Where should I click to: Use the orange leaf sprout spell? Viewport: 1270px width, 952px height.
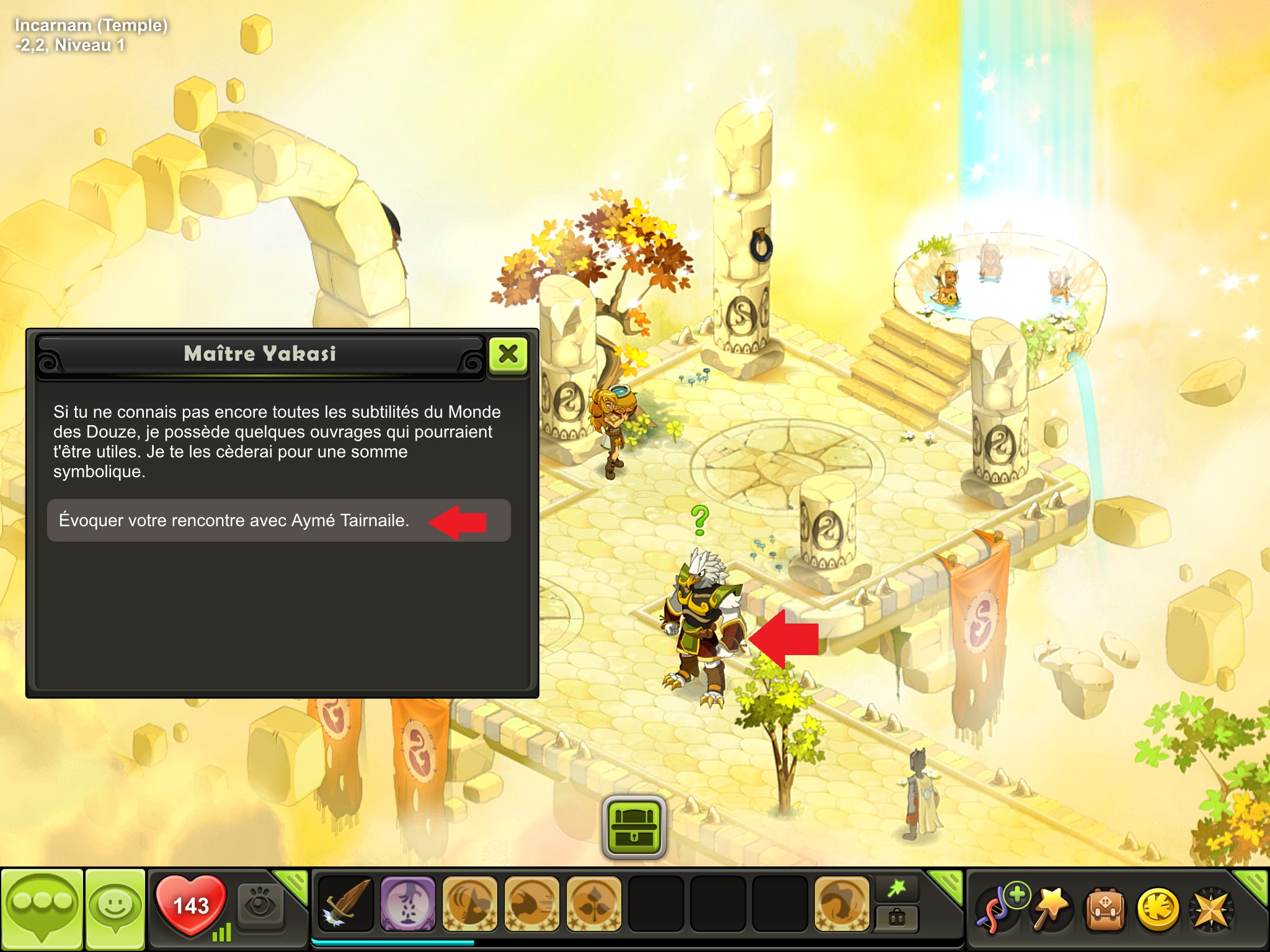(x=593, y=904)
